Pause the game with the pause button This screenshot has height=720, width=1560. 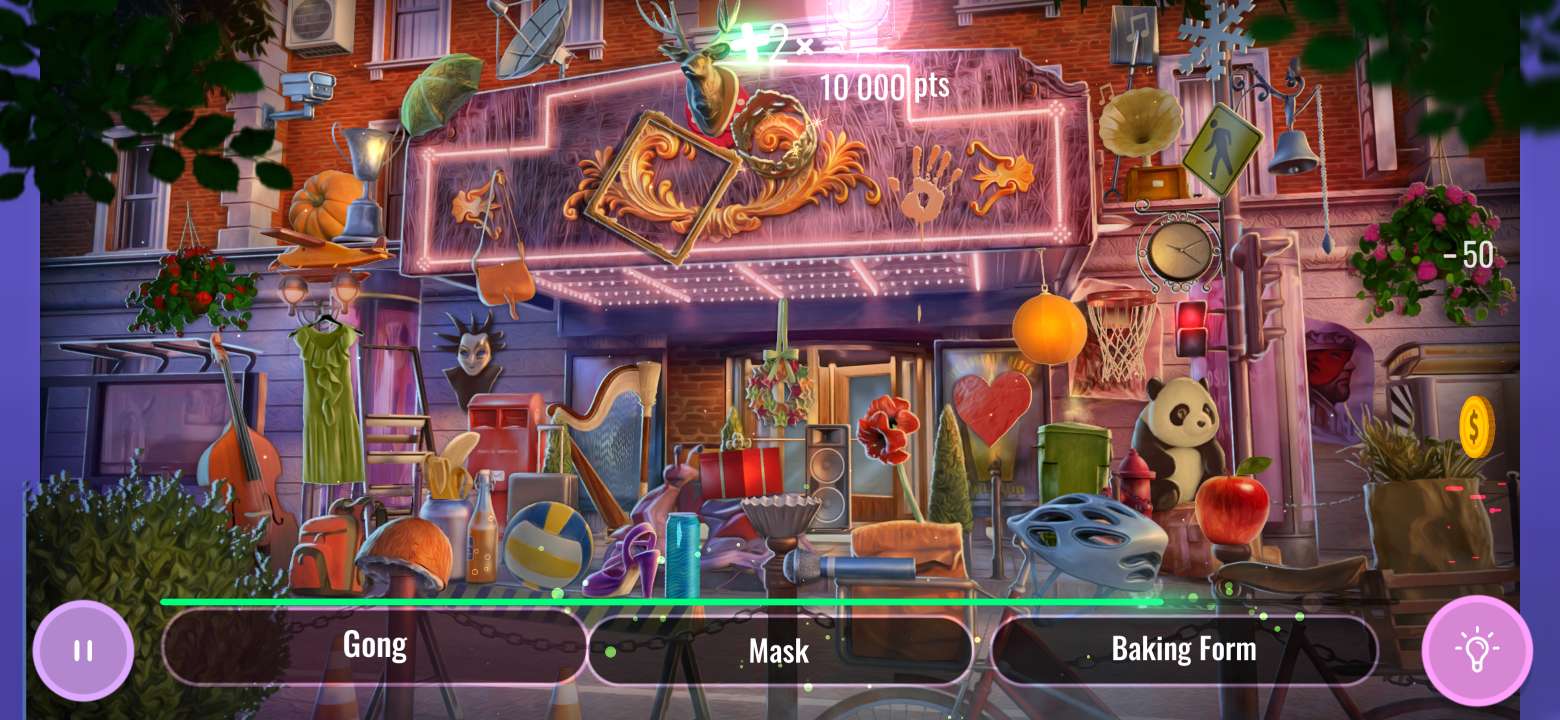(83, 651)
